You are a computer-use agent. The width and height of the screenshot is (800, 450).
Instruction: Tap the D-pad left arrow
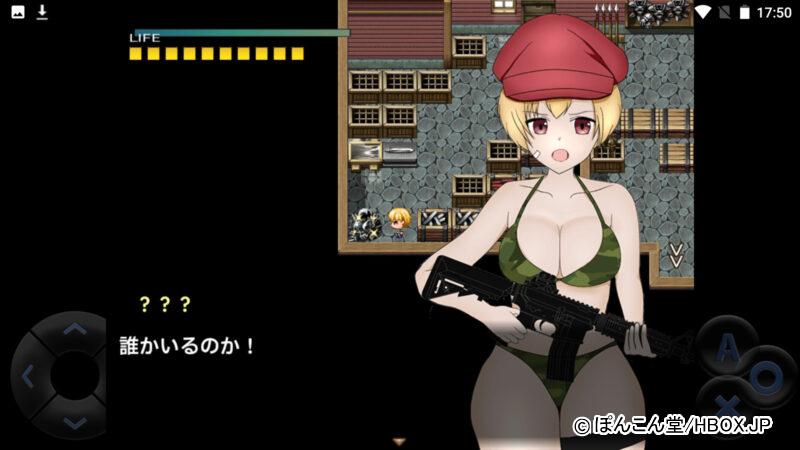pyautogui.click(x=27, y=376)
